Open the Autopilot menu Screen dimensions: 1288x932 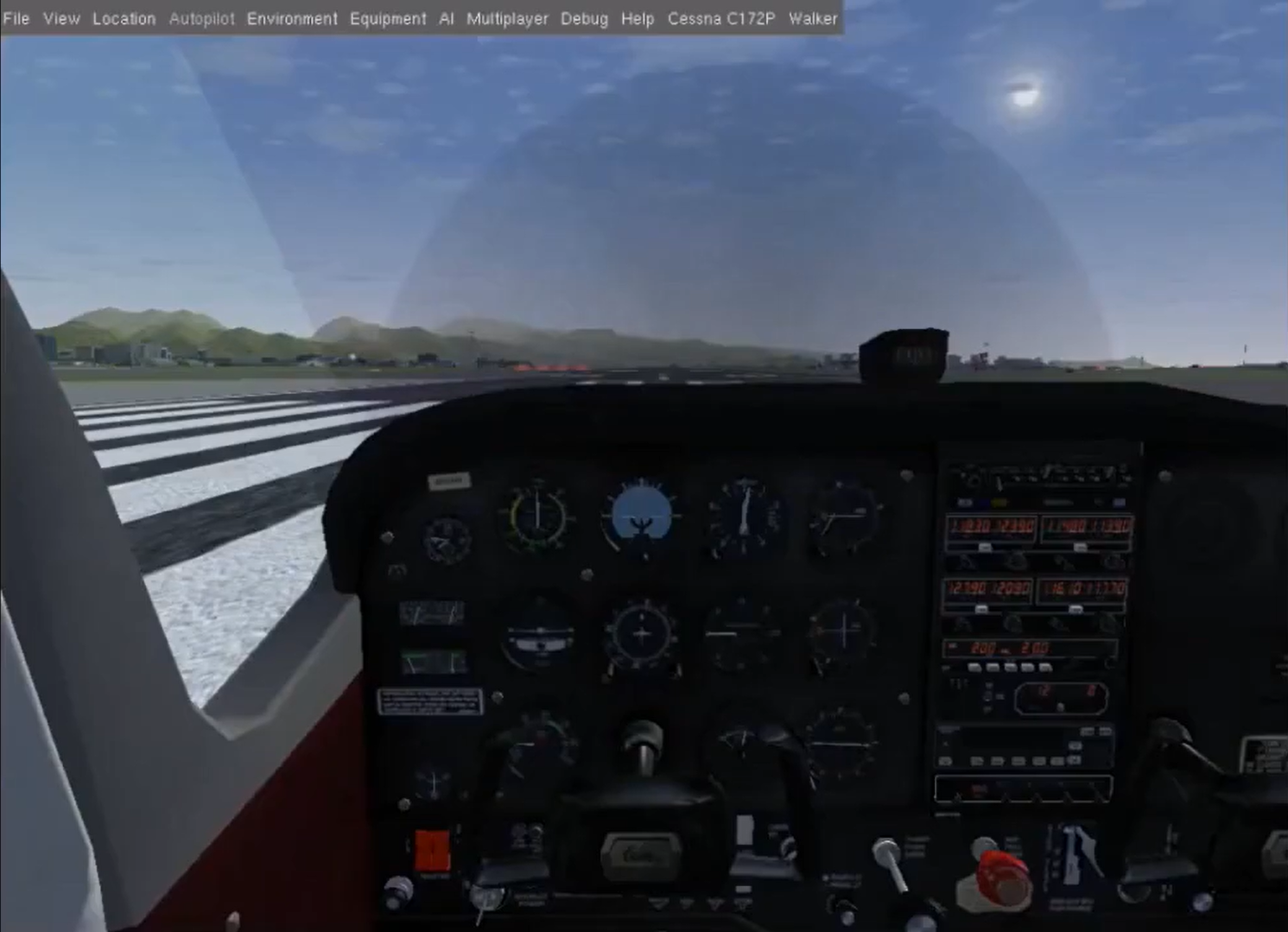pos(201,18)
